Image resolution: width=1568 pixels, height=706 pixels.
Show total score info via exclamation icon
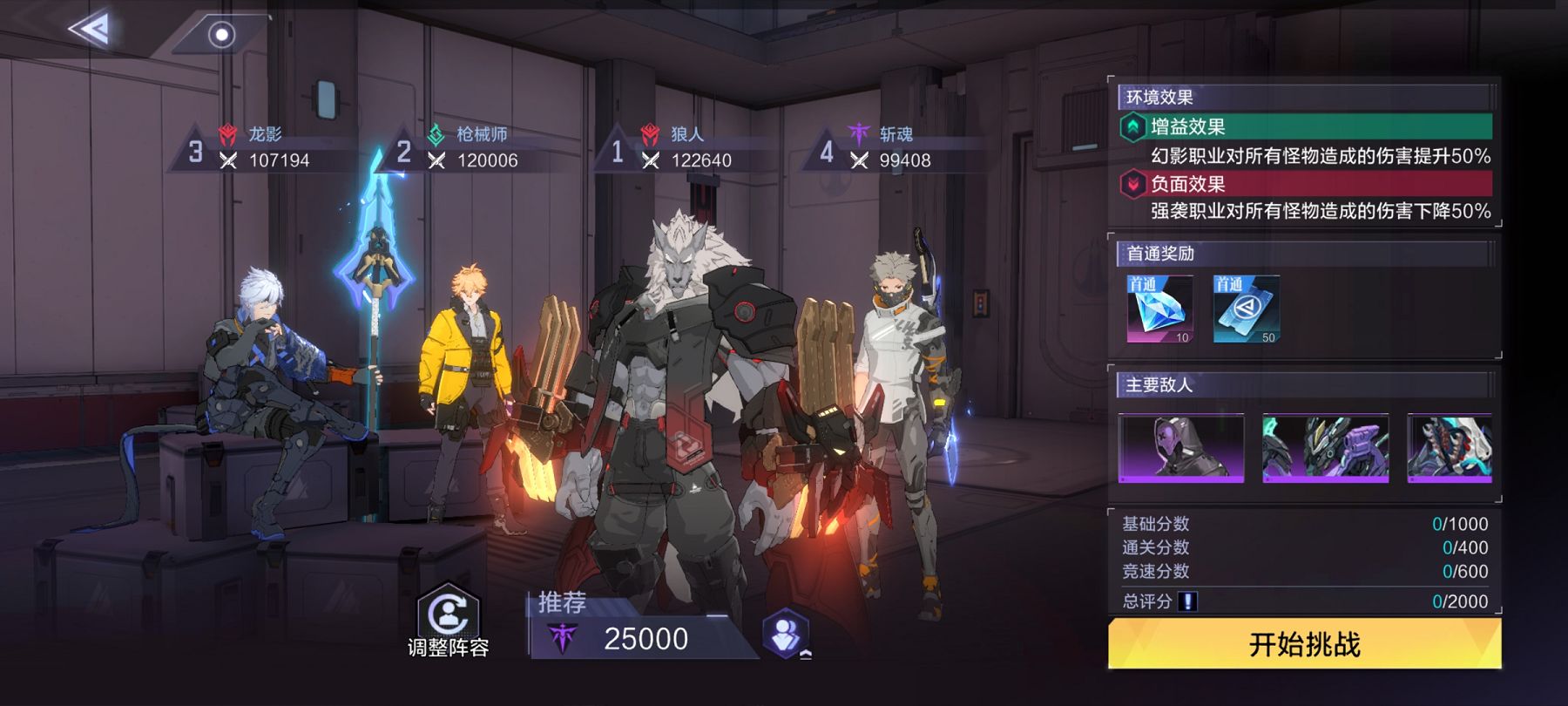pyautogui.click(x=1187, y=601)
